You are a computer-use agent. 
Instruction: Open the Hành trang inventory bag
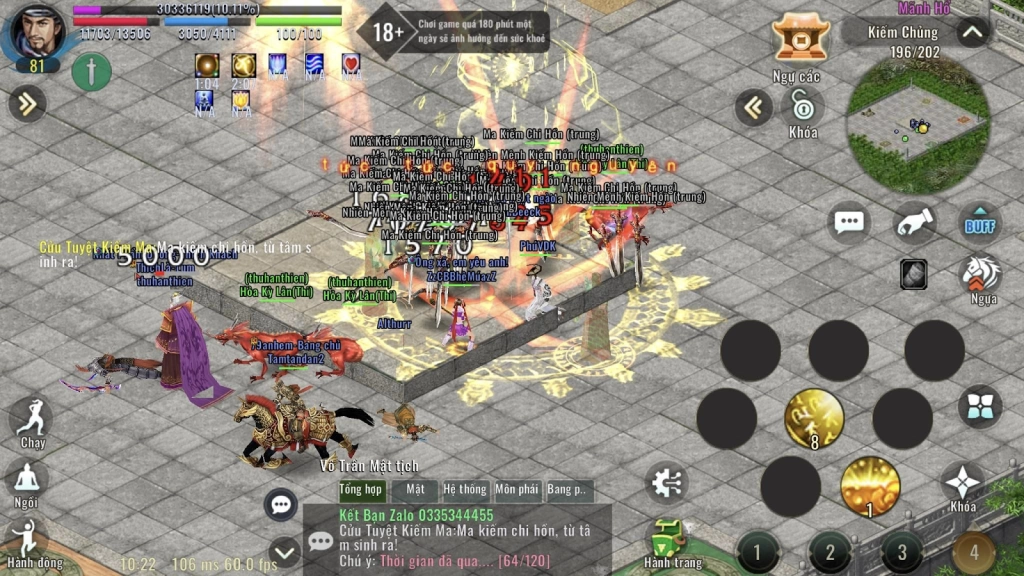click(671, 540)
